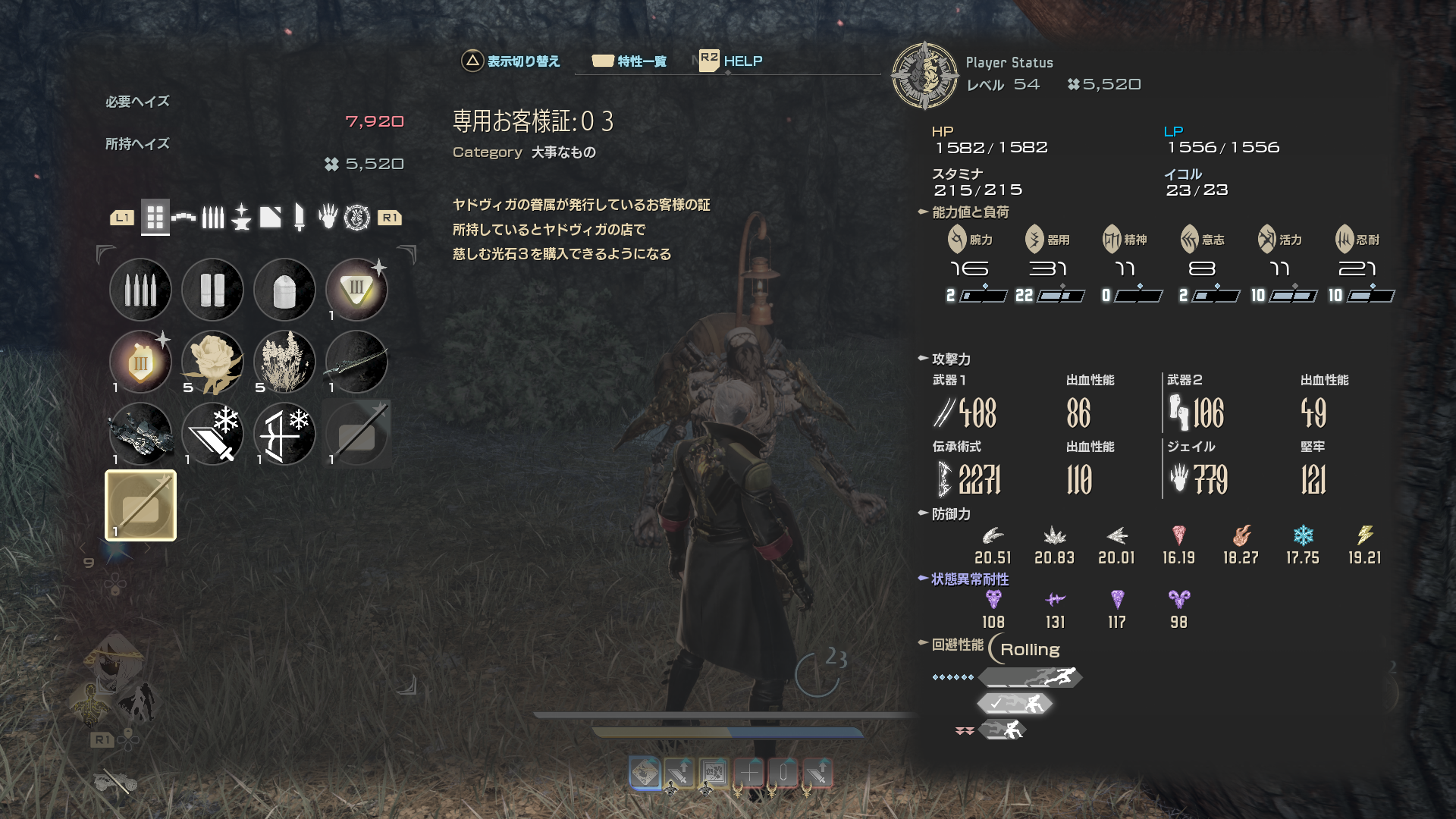Select the all-items grid tab
1456x819 pixels.
(155, 218)
